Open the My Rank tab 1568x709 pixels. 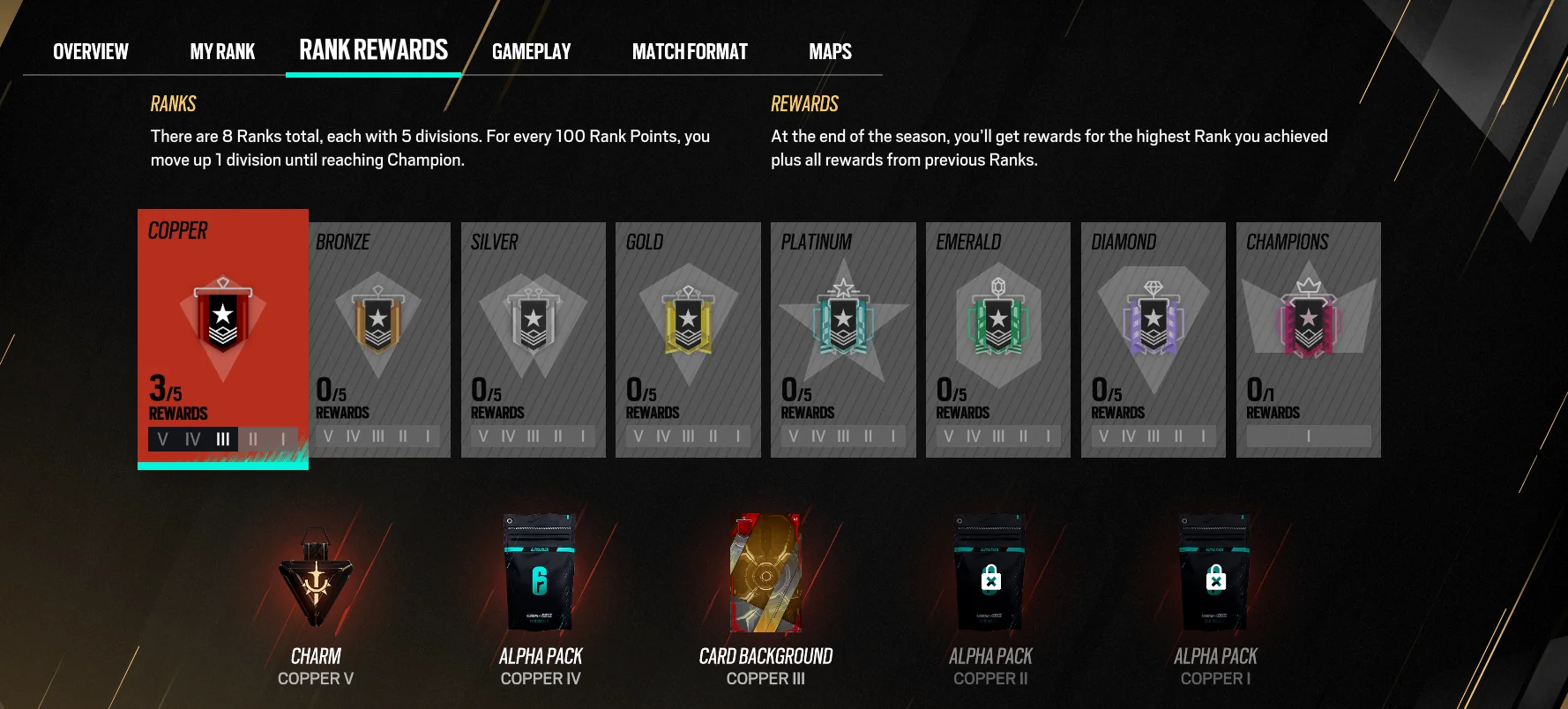pos(222,52)
